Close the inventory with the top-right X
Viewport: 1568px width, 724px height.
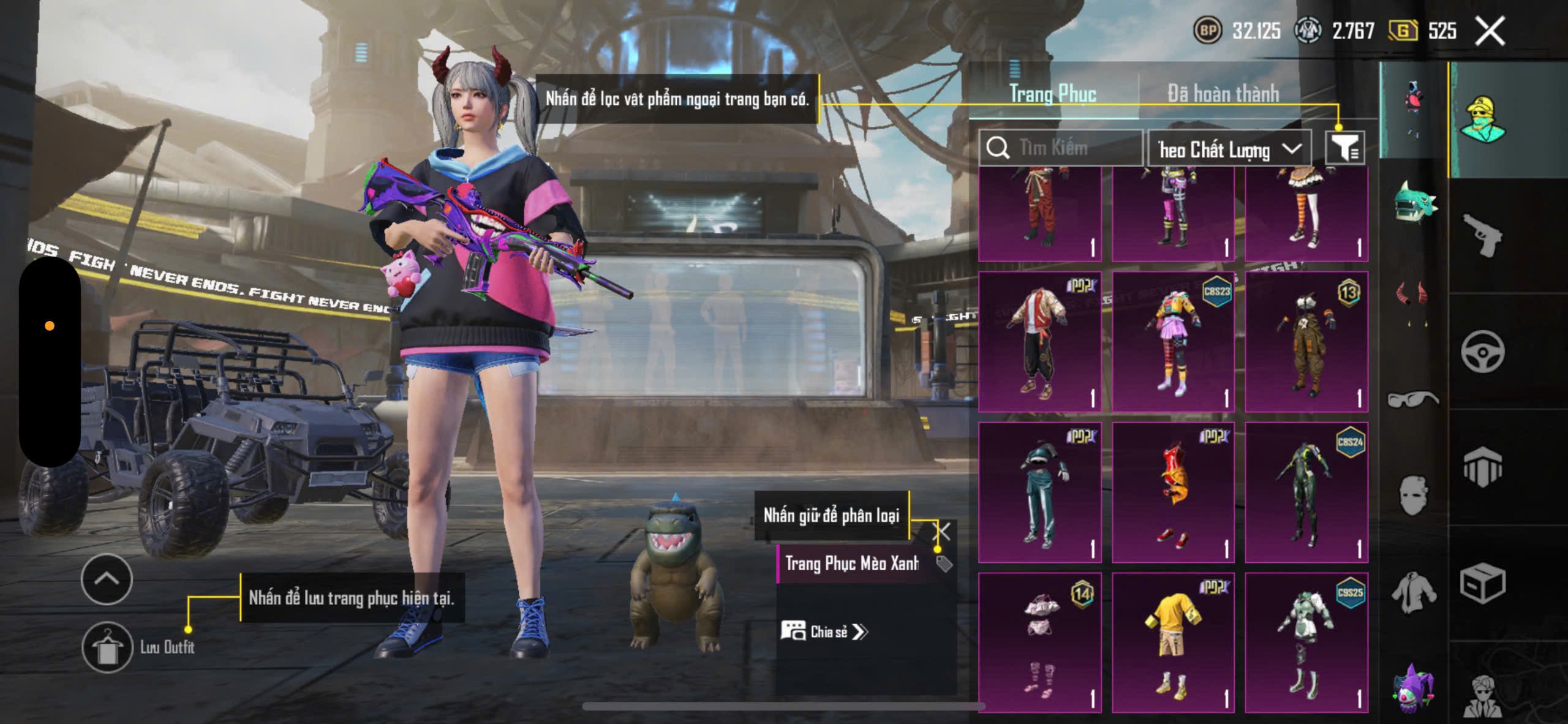(1490, 31)
